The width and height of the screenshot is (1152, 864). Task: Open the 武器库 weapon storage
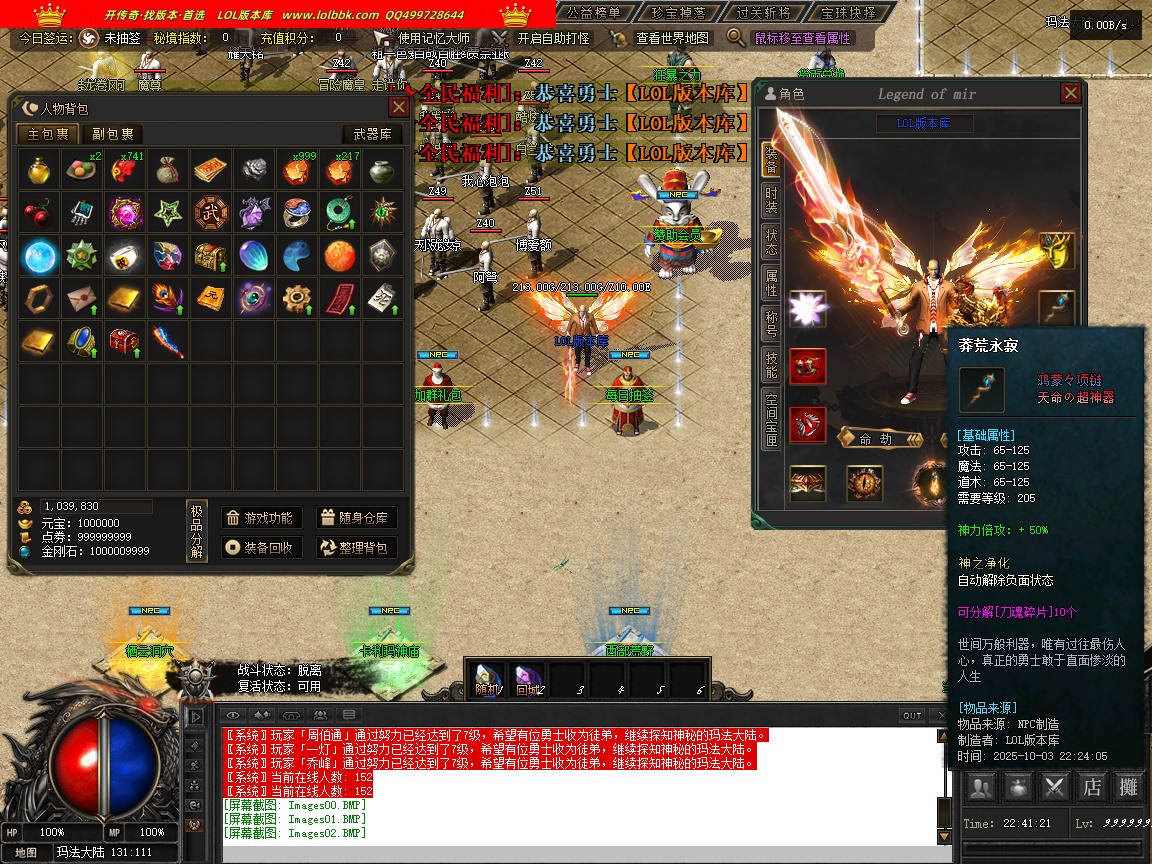pos(372,134)
